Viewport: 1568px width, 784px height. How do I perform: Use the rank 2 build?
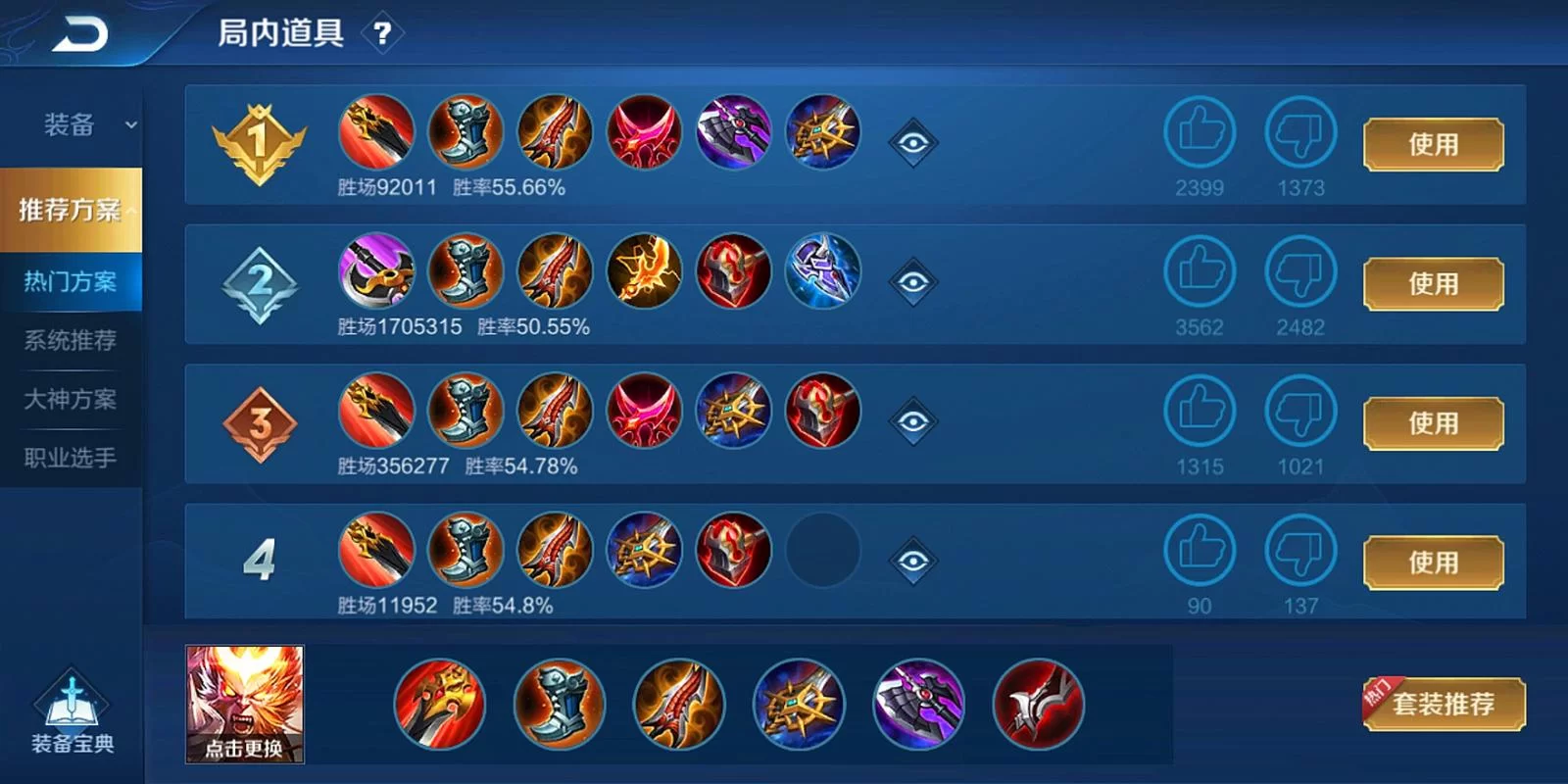(x=1433, y=284)
